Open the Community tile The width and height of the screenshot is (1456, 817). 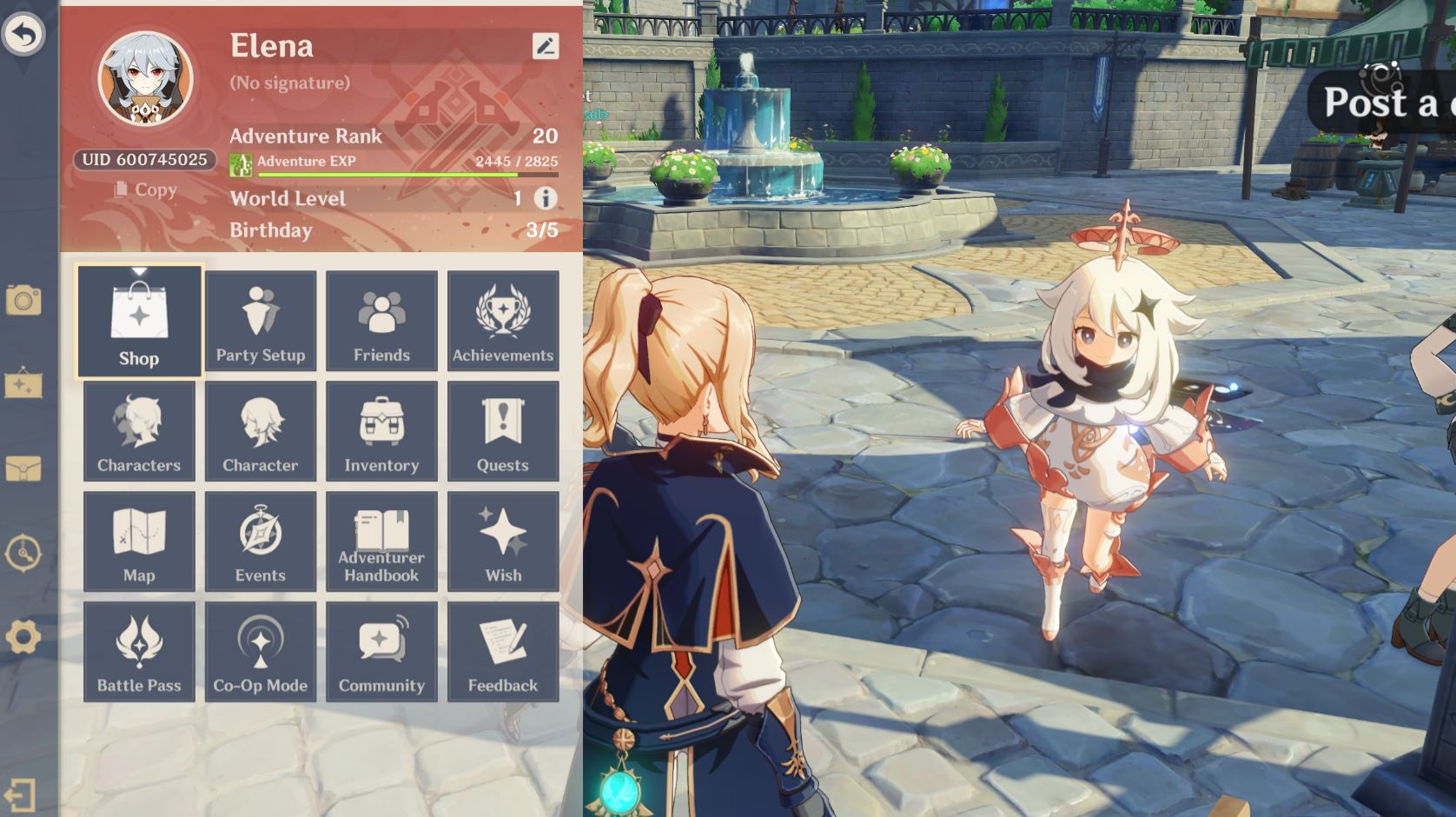point(381,652)
